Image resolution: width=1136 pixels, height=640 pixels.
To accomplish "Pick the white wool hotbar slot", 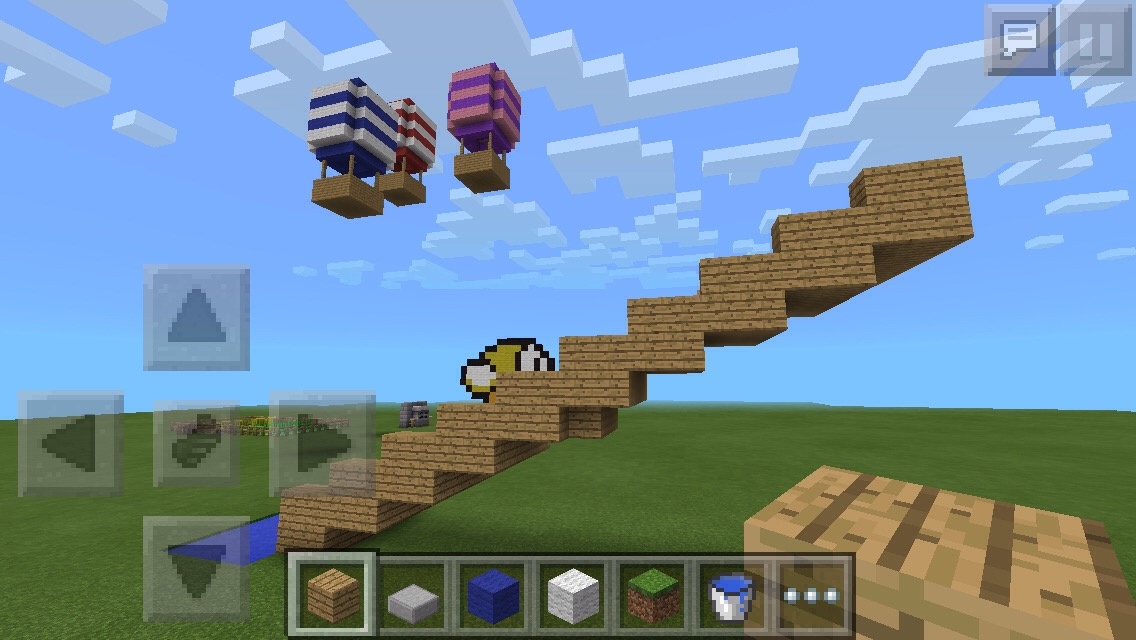I will point(572,596).
